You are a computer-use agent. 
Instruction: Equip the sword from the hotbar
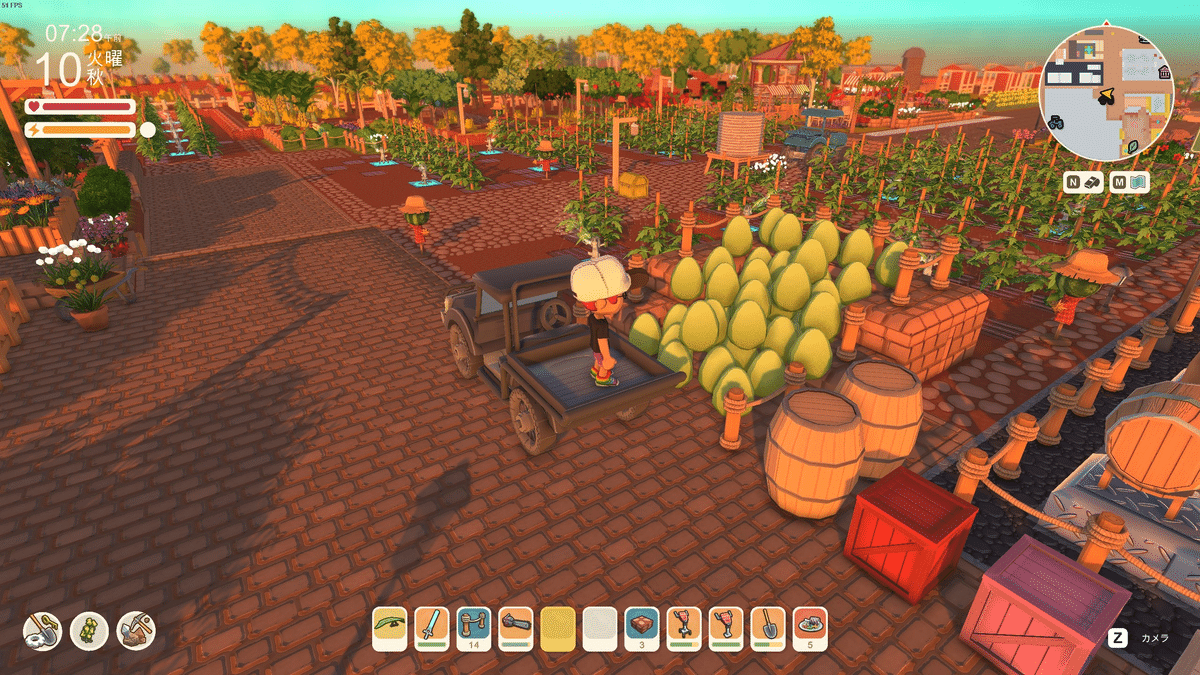pyautogui.click(x=432, y=629)
